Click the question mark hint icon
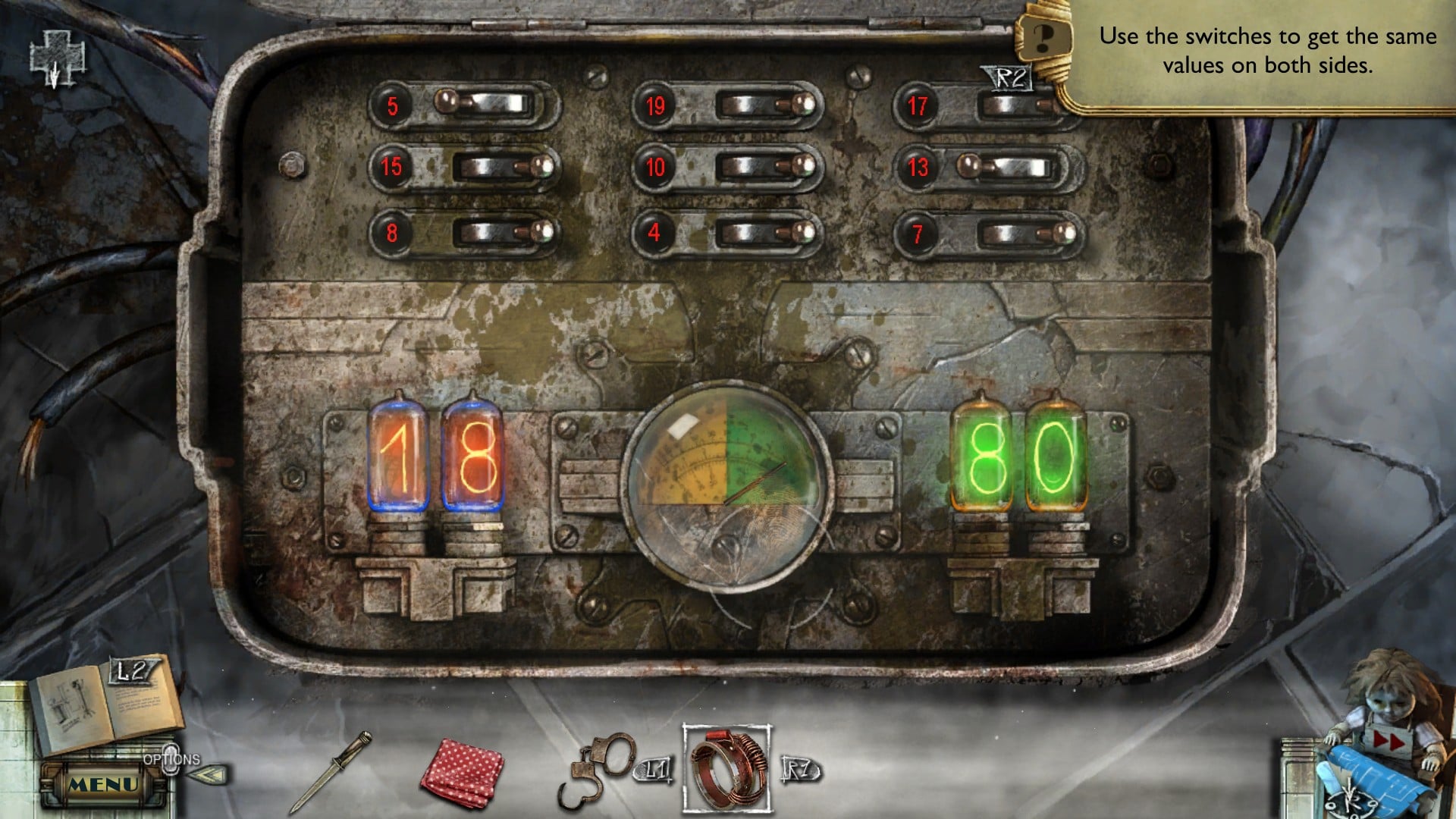Image resolution: width=1456 pixels, height=819 pixels. click(x=1043, y=36)
